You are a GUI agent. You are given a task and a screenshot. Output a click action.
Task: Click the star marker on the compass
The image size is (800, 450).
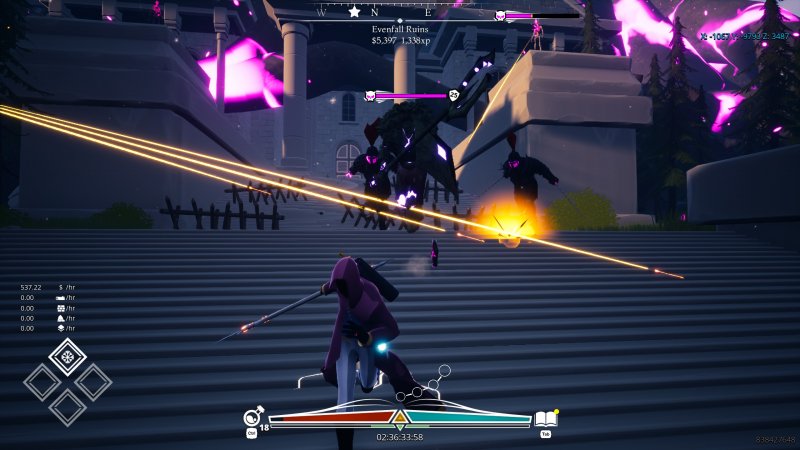point(354,12)
